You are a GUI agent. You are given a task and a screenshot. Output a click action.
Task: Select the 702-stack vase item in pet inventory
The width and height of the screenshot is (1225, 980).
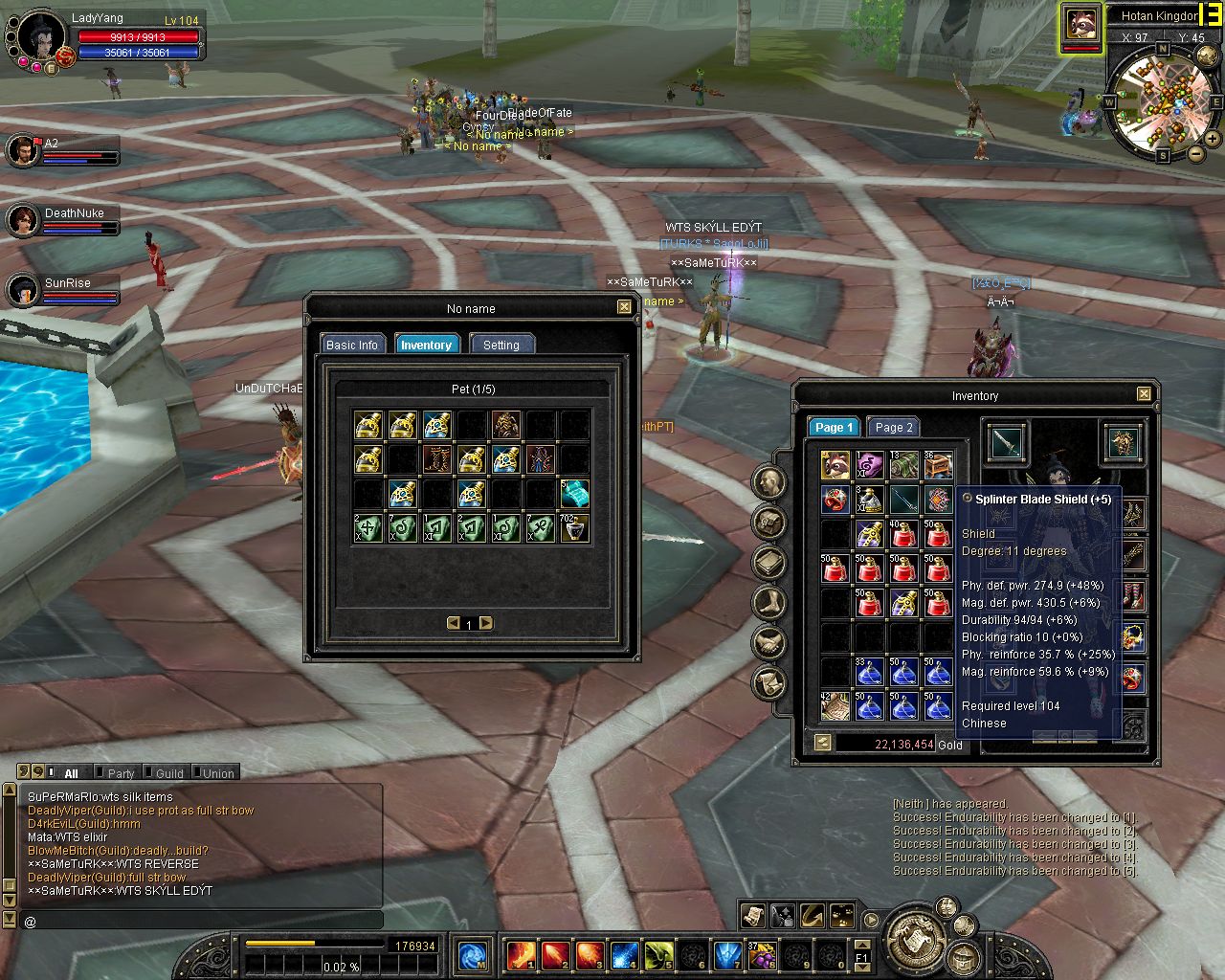click(574, 528)
